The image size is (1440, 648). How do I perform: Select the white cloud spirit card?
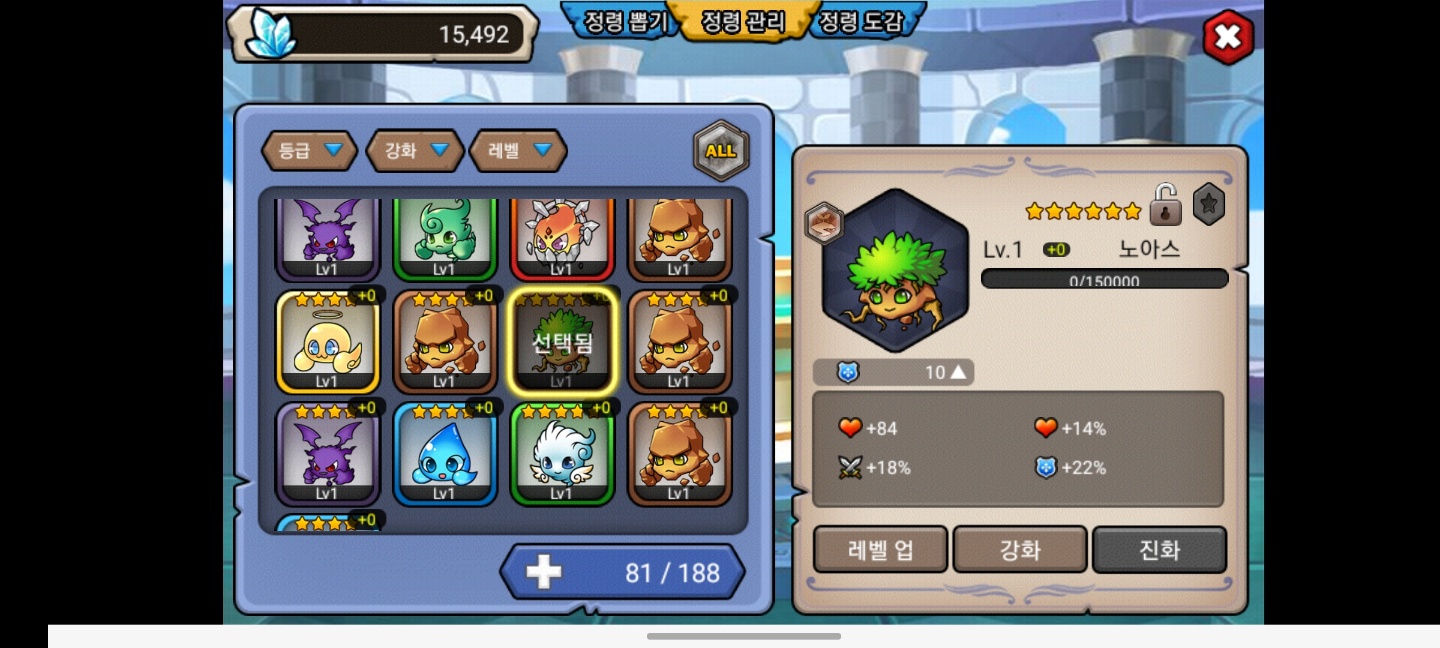point(561,454)
